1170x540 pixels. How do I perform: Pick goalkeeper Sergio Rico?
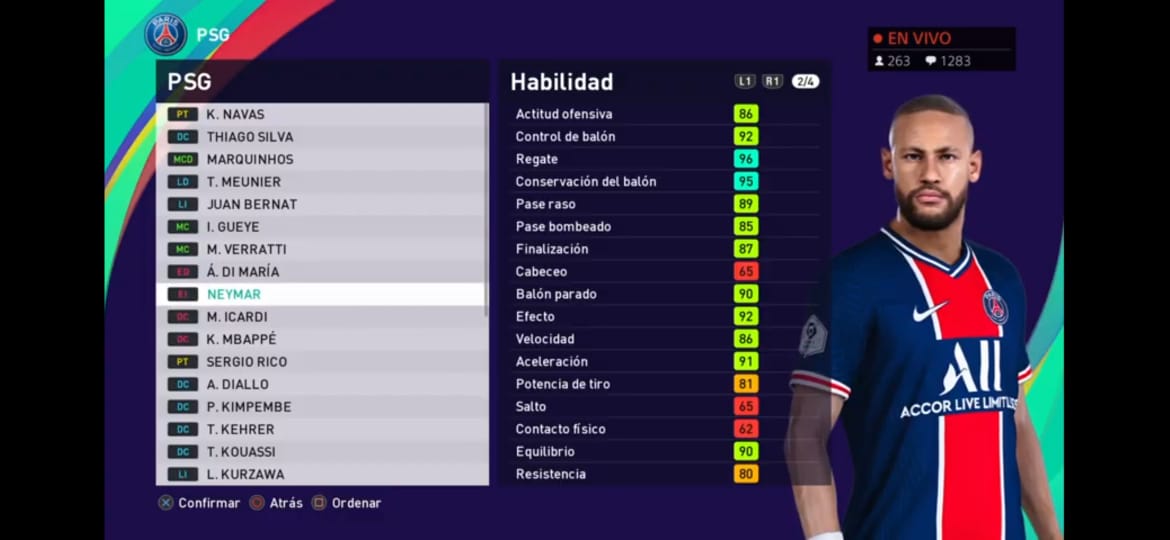coord(320,362)
